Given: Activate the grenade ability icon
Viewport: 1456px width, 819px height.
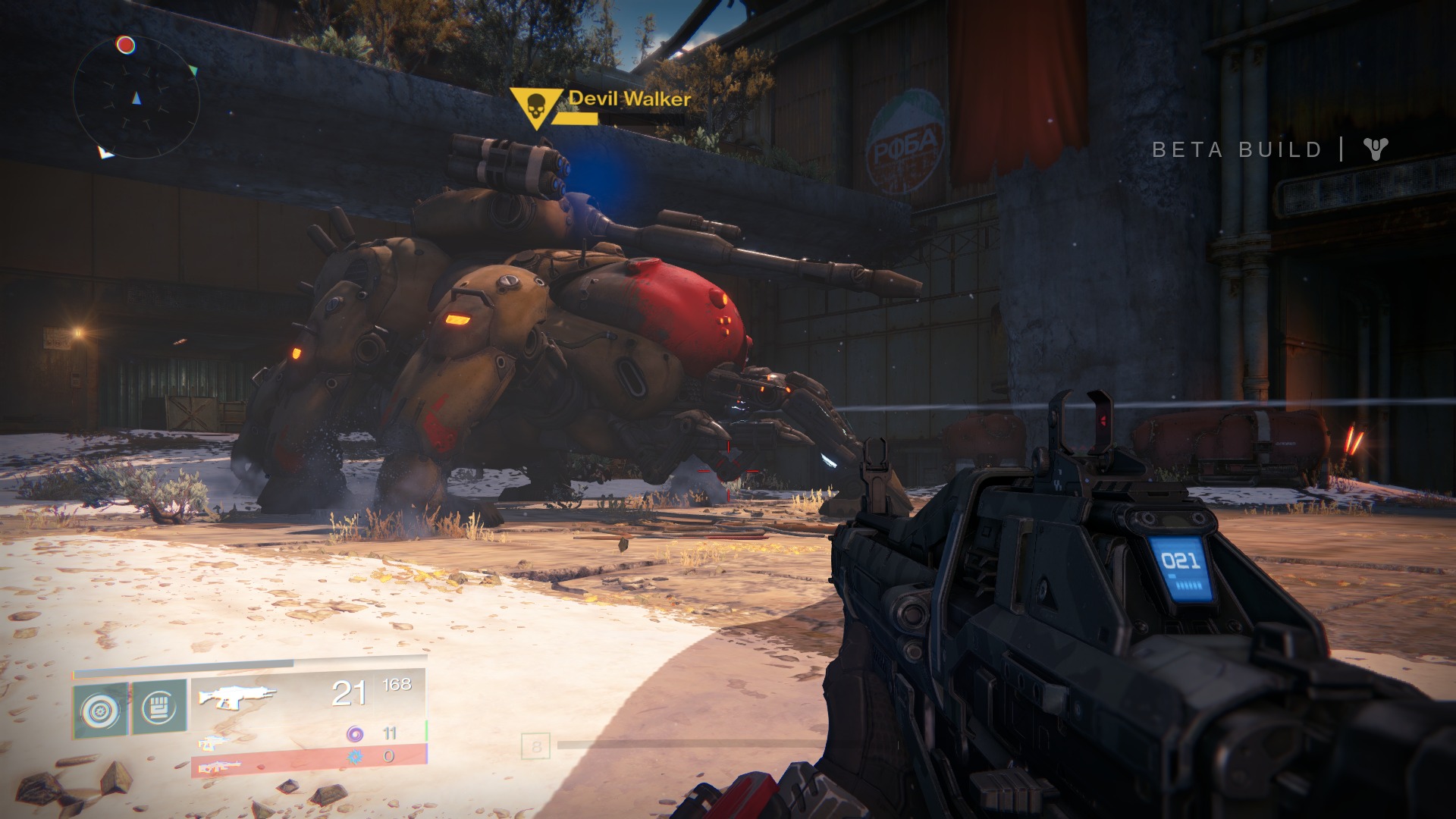Looking at the screenshot, I should 102,708.
